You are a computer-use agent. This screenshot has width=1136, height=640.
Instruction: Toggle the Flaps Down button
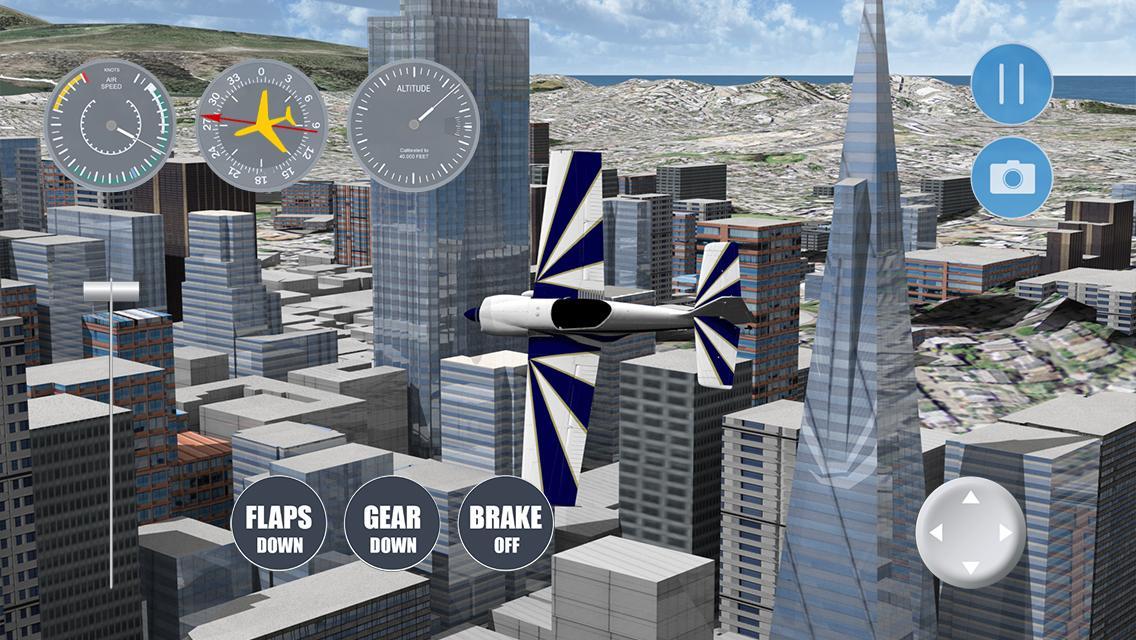(279, 527)
